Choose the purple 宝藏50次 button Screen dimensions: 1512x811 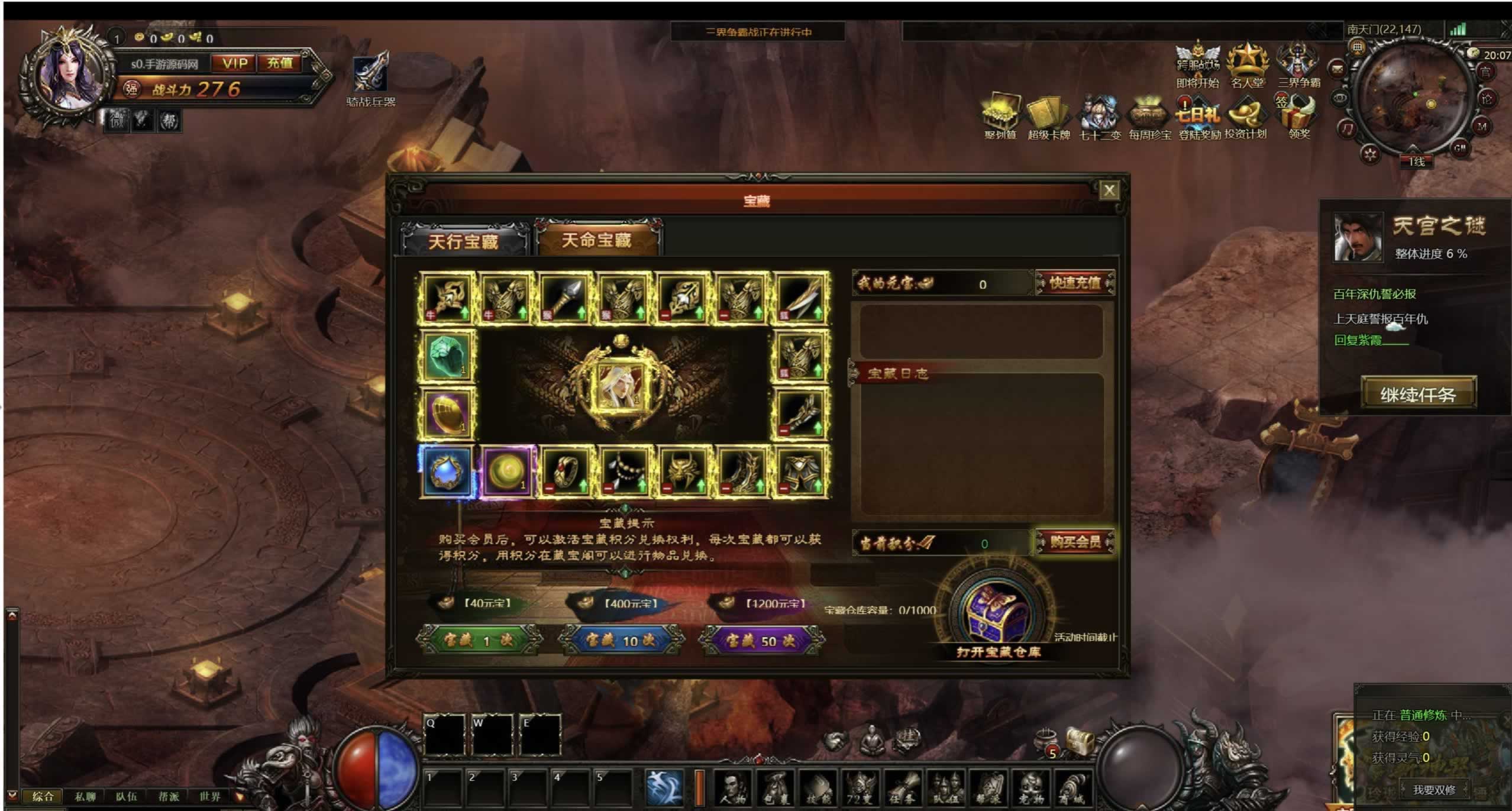[x=760, y=641]
